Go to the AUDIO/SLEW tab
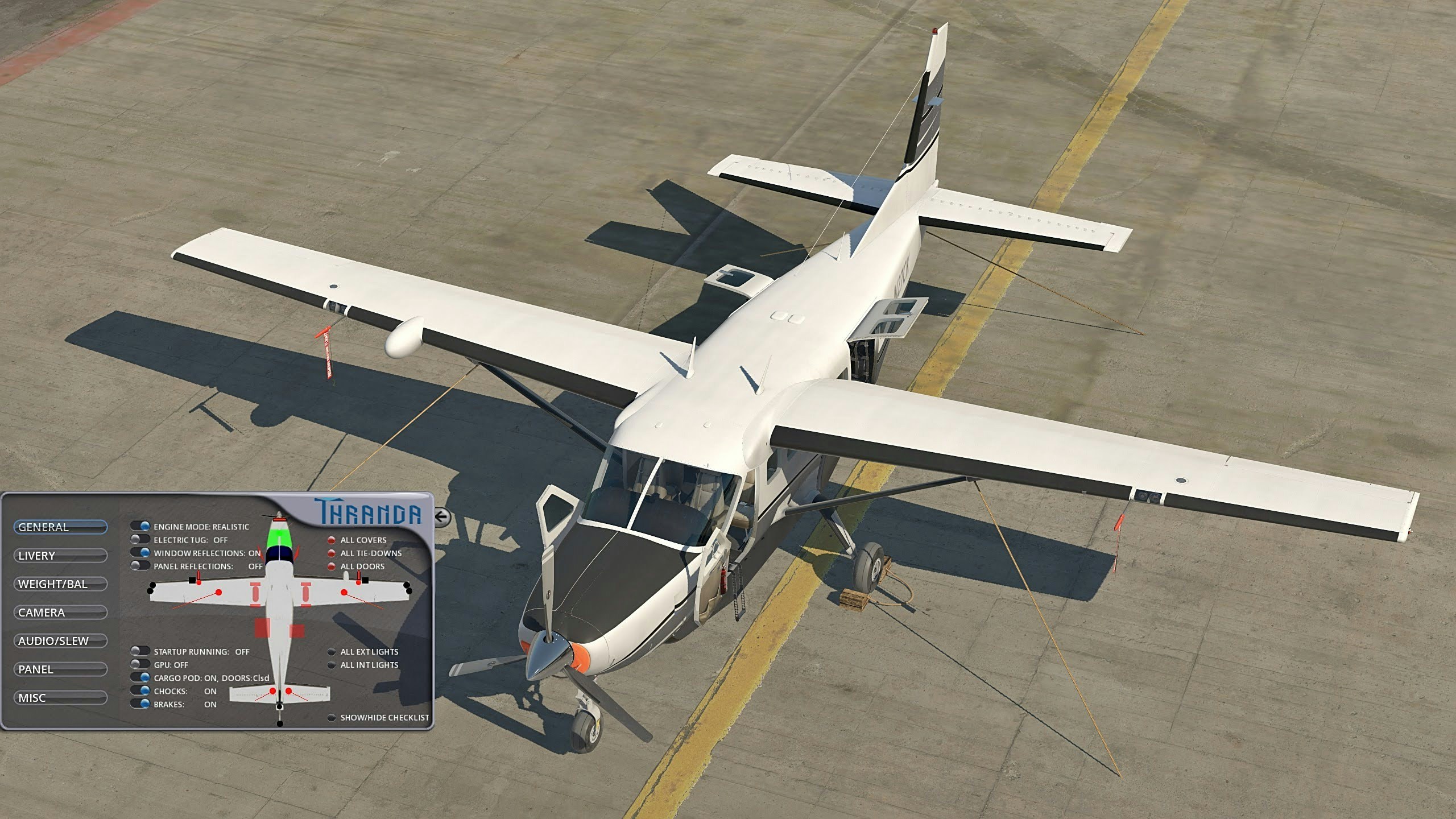The image size is (1456, 819). (60, 641)
